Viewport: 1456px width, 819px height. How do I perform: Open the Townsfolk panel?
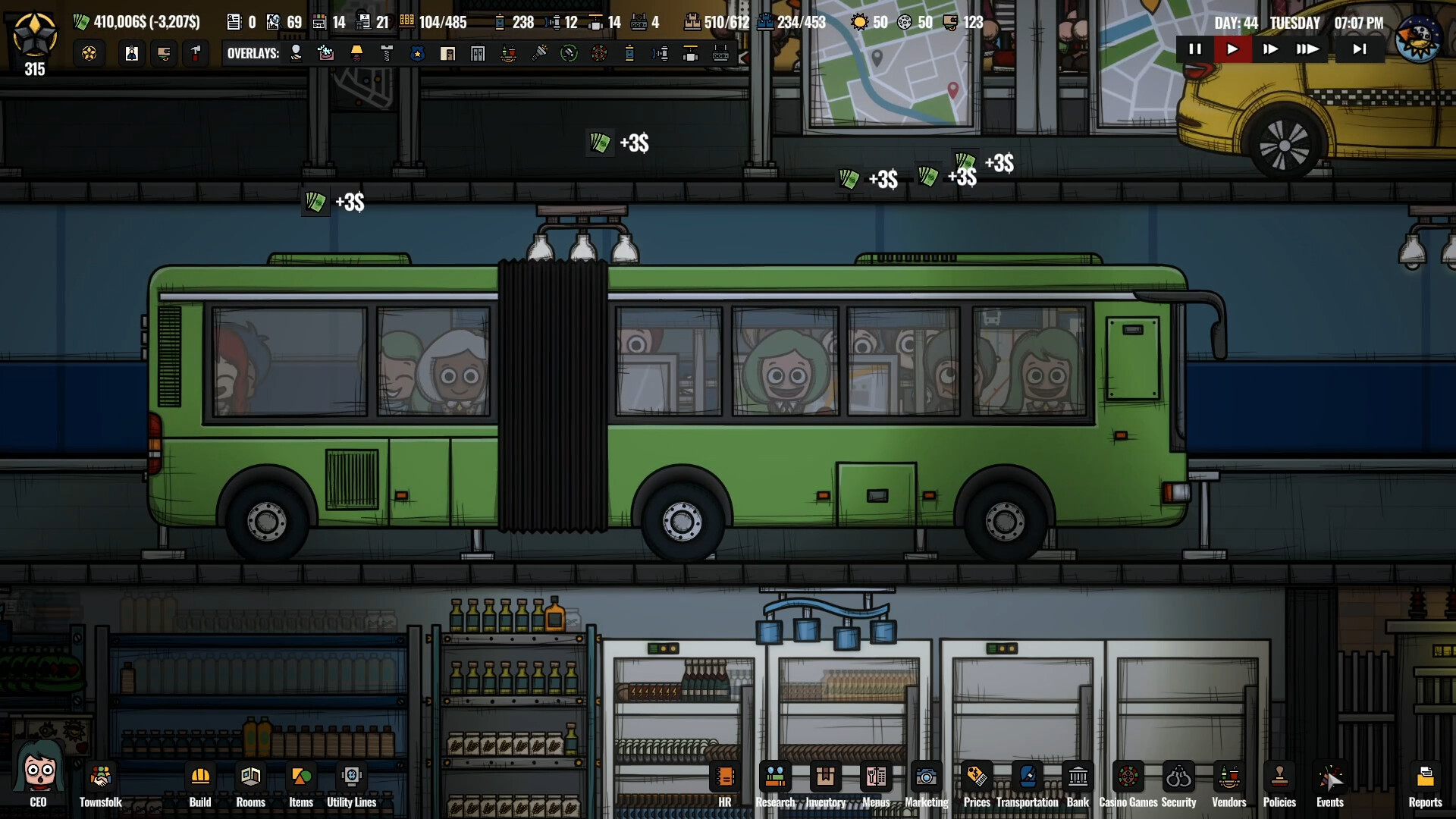(x=101, y=777)
